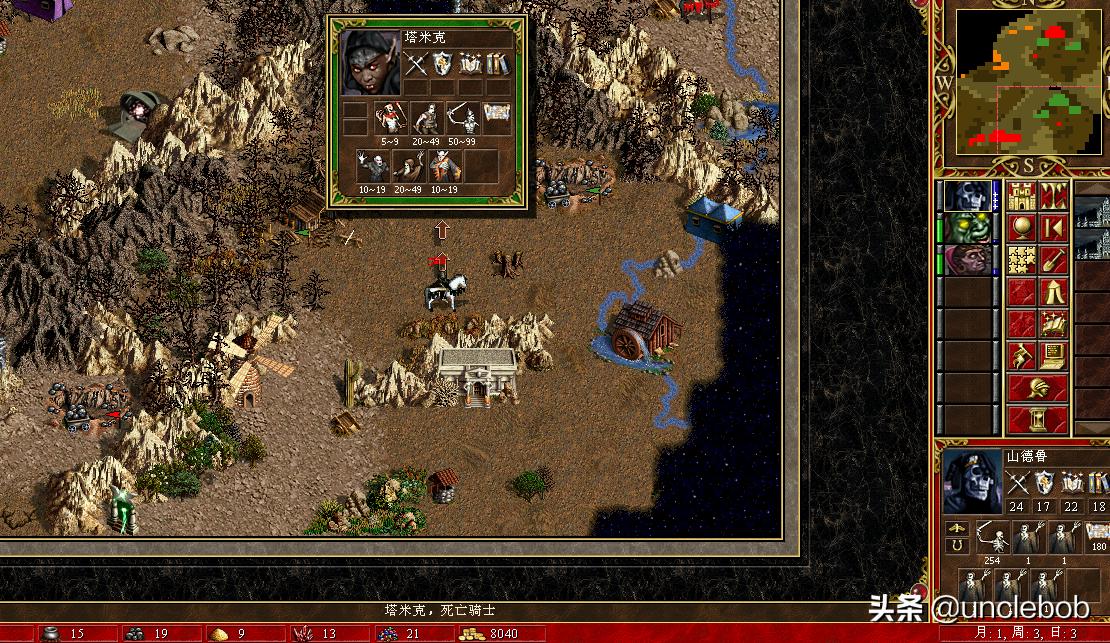Viewport: 1110px width, 643px height.
Task: Activate the dig shovel button
Action: tap(1053, 260)
